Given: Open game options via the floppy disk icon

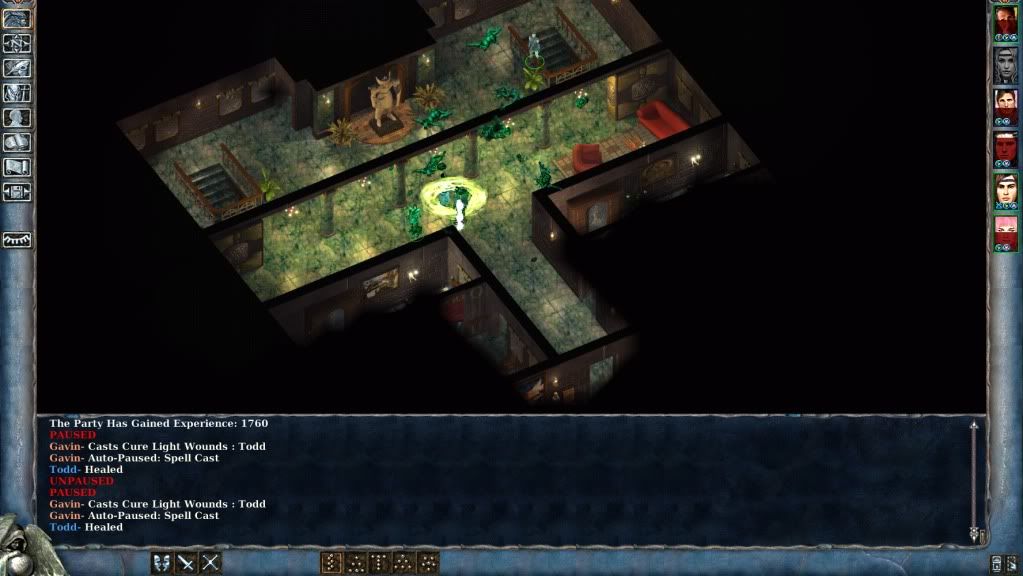Looking at the screenshot, I should point(17,192).
